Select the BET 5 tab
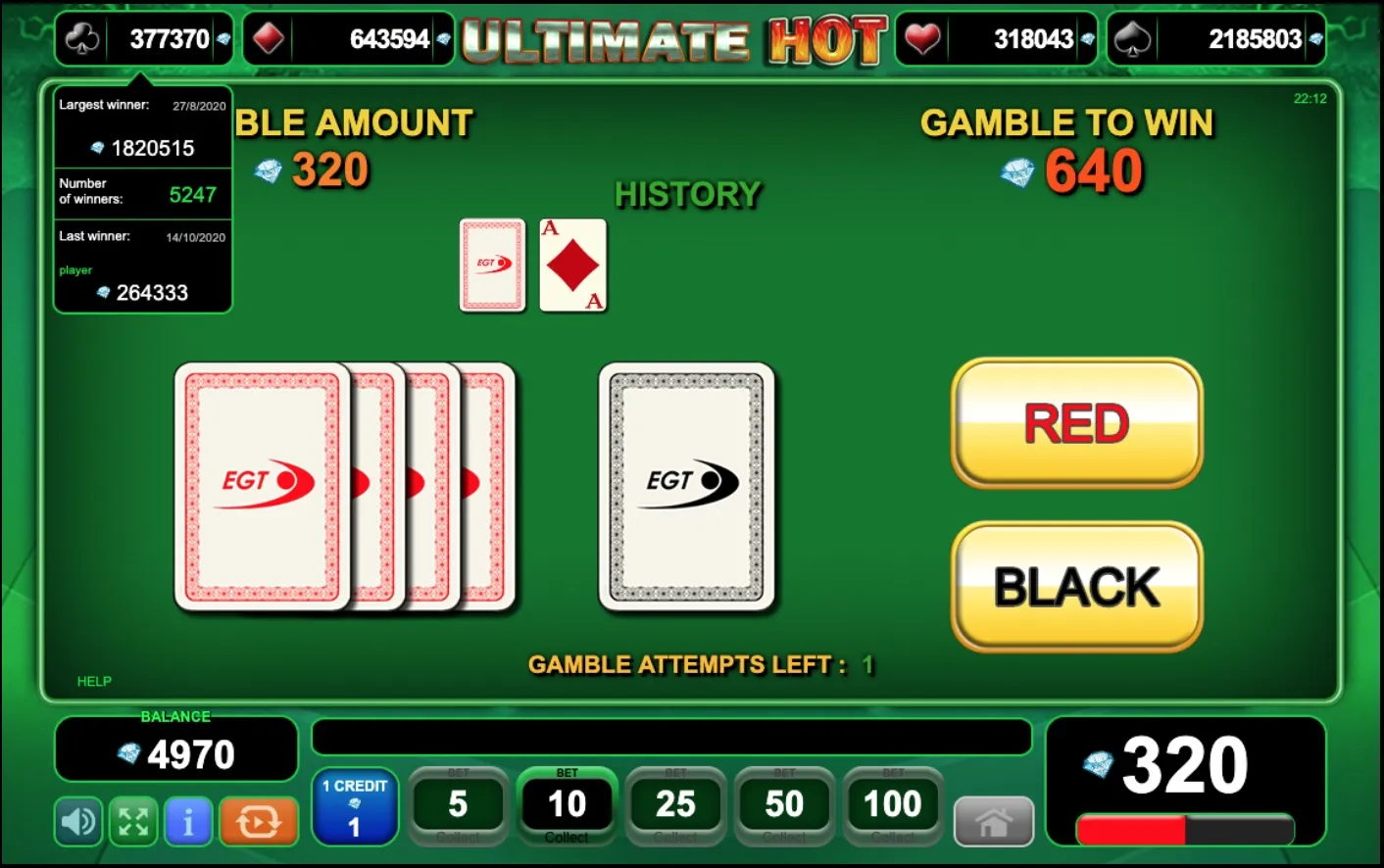This screenshot has height=868, width=1384. (x=458, y=803)
